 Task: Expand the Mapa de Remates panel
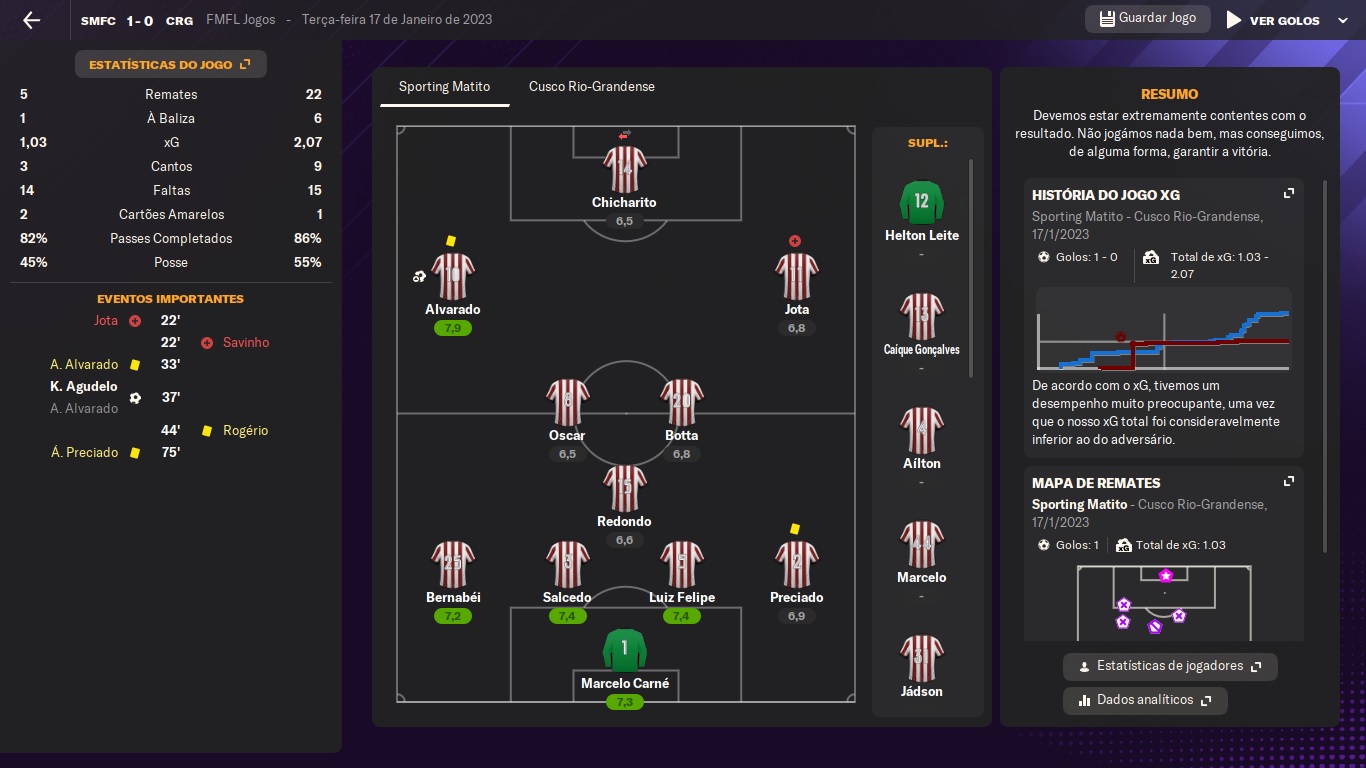1289,481
